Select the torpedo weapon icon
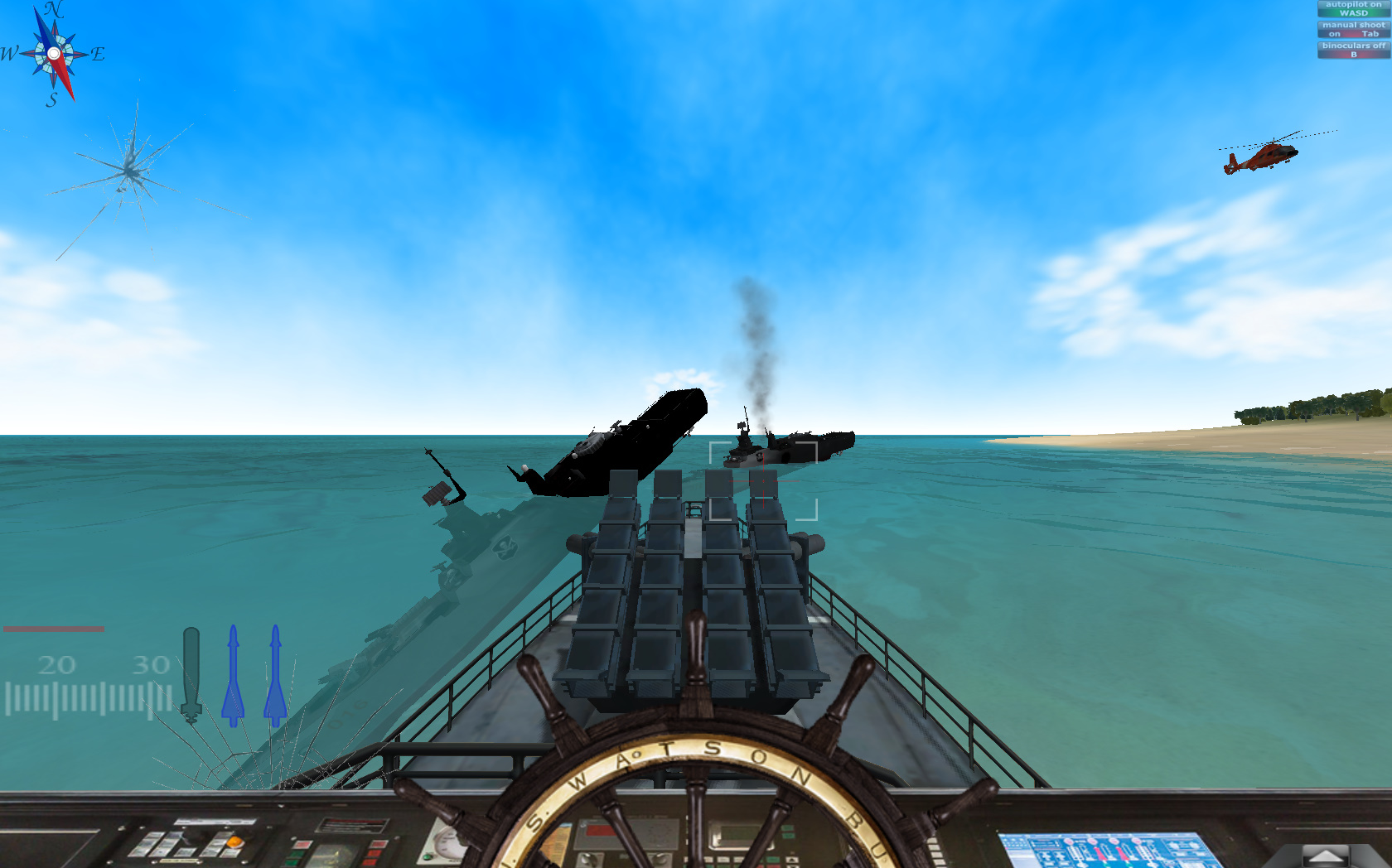This screenshot has height=868, width=1392. click(192, 671)
